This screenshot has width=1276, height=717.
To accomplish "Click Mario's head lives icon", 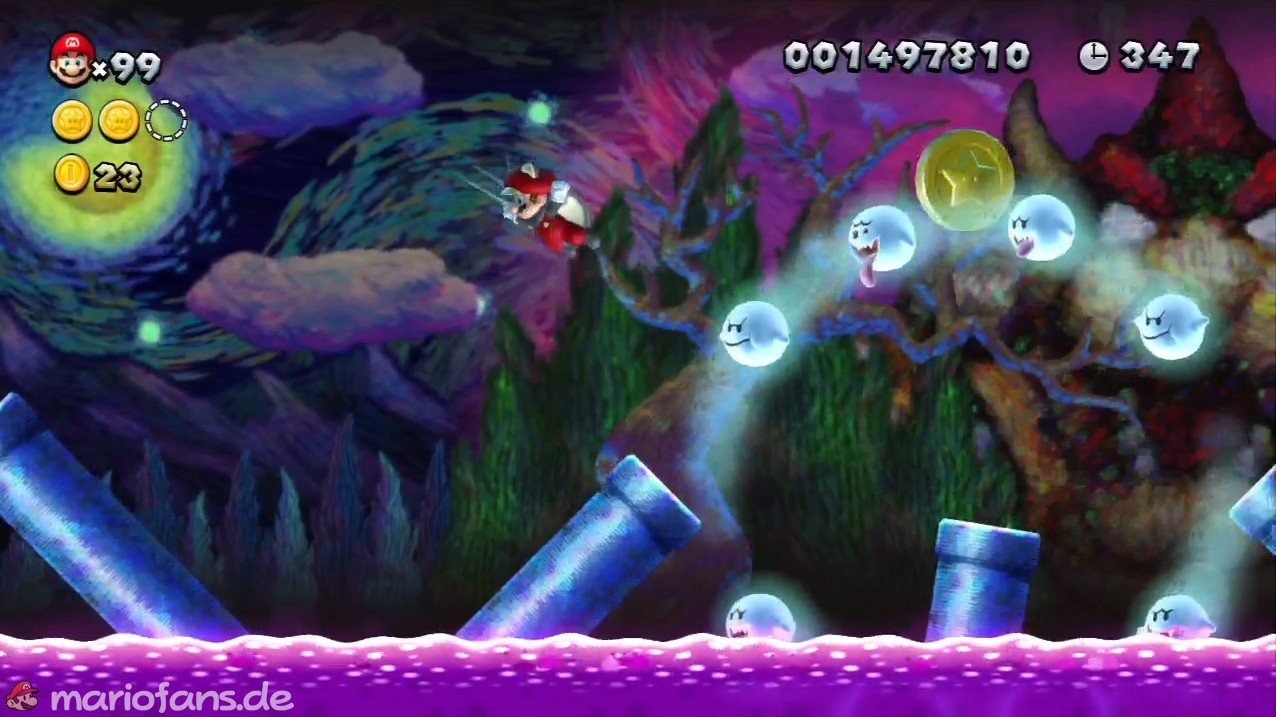I will tap(70, 59).
